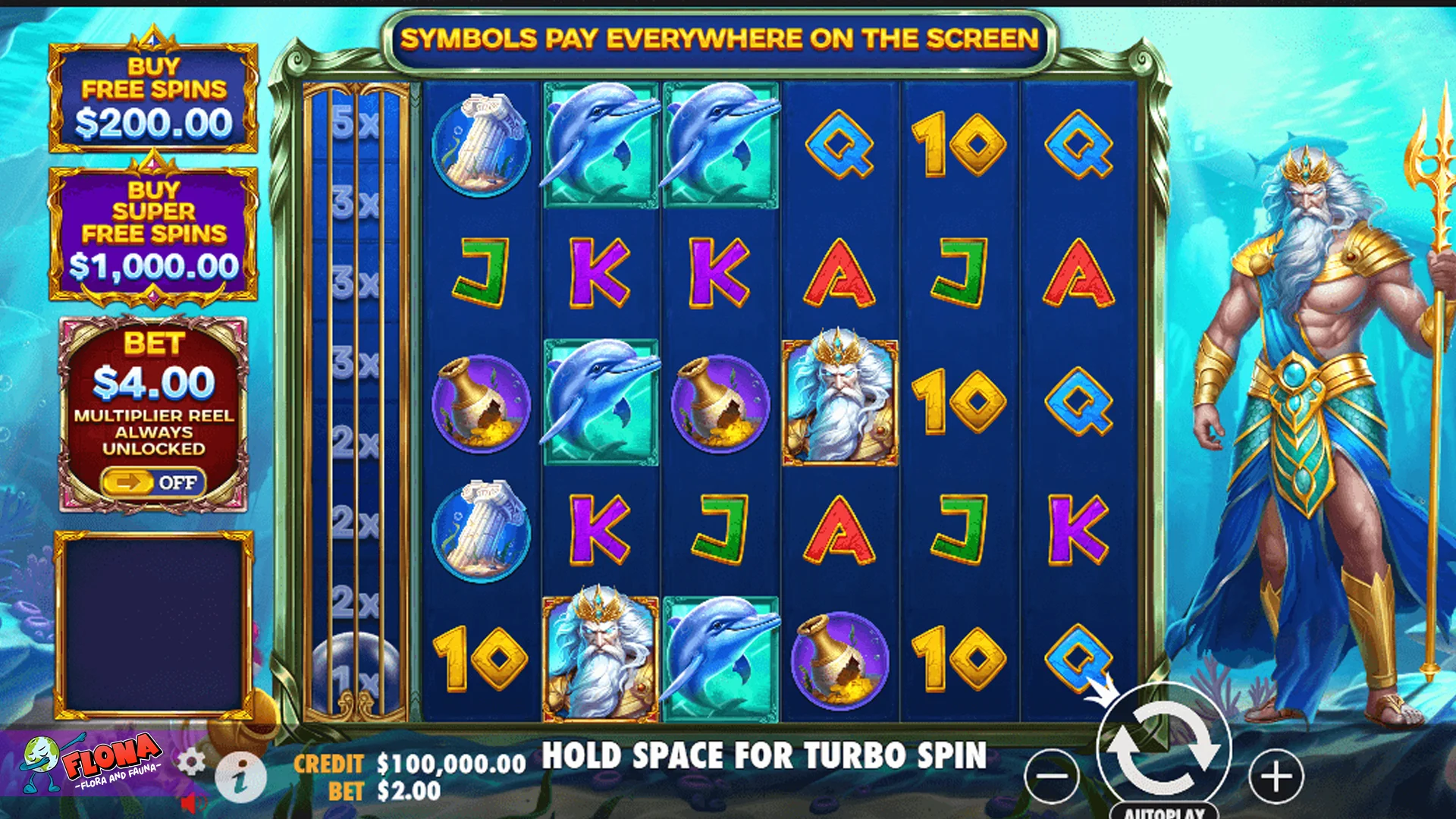Click the 5x multiplier on the multiplier reel

tap(356, 123)
